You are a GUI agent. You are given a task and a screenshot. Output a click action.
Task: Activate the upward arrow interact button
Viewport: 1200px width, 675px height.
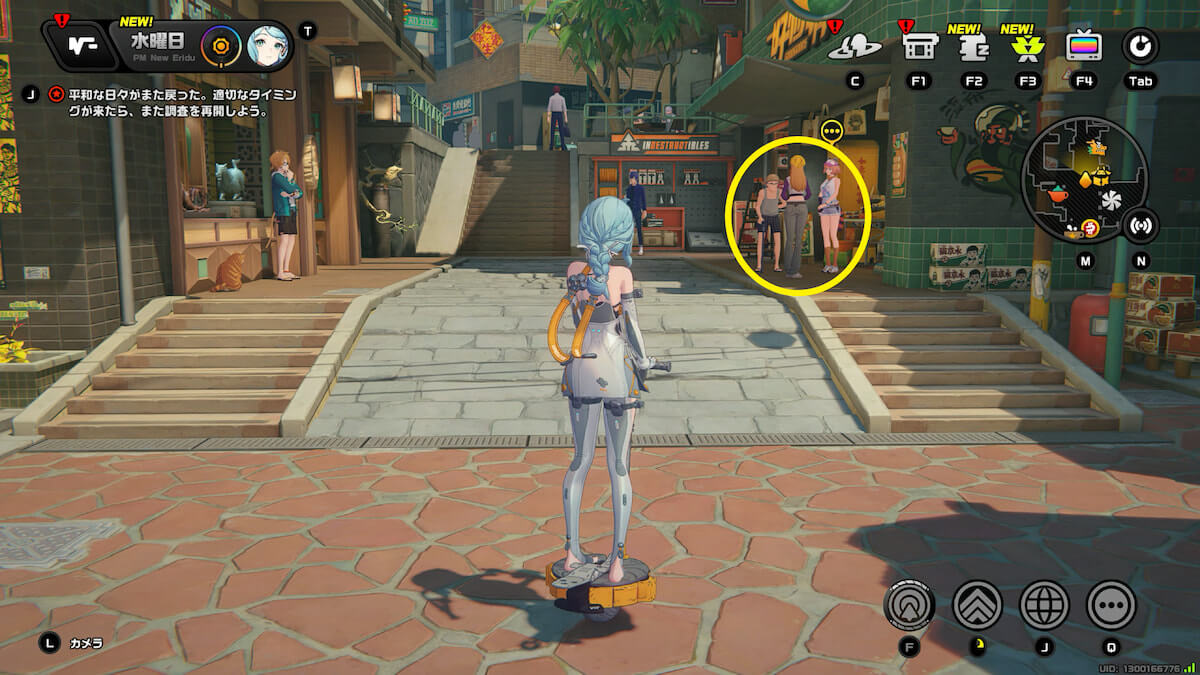(x=909, y=604)
